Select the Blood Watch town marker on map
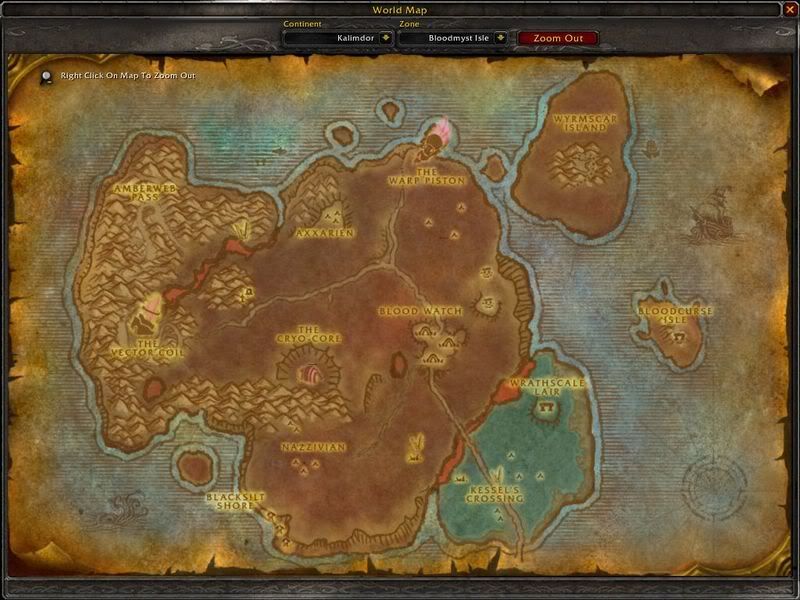 (436, 337)
